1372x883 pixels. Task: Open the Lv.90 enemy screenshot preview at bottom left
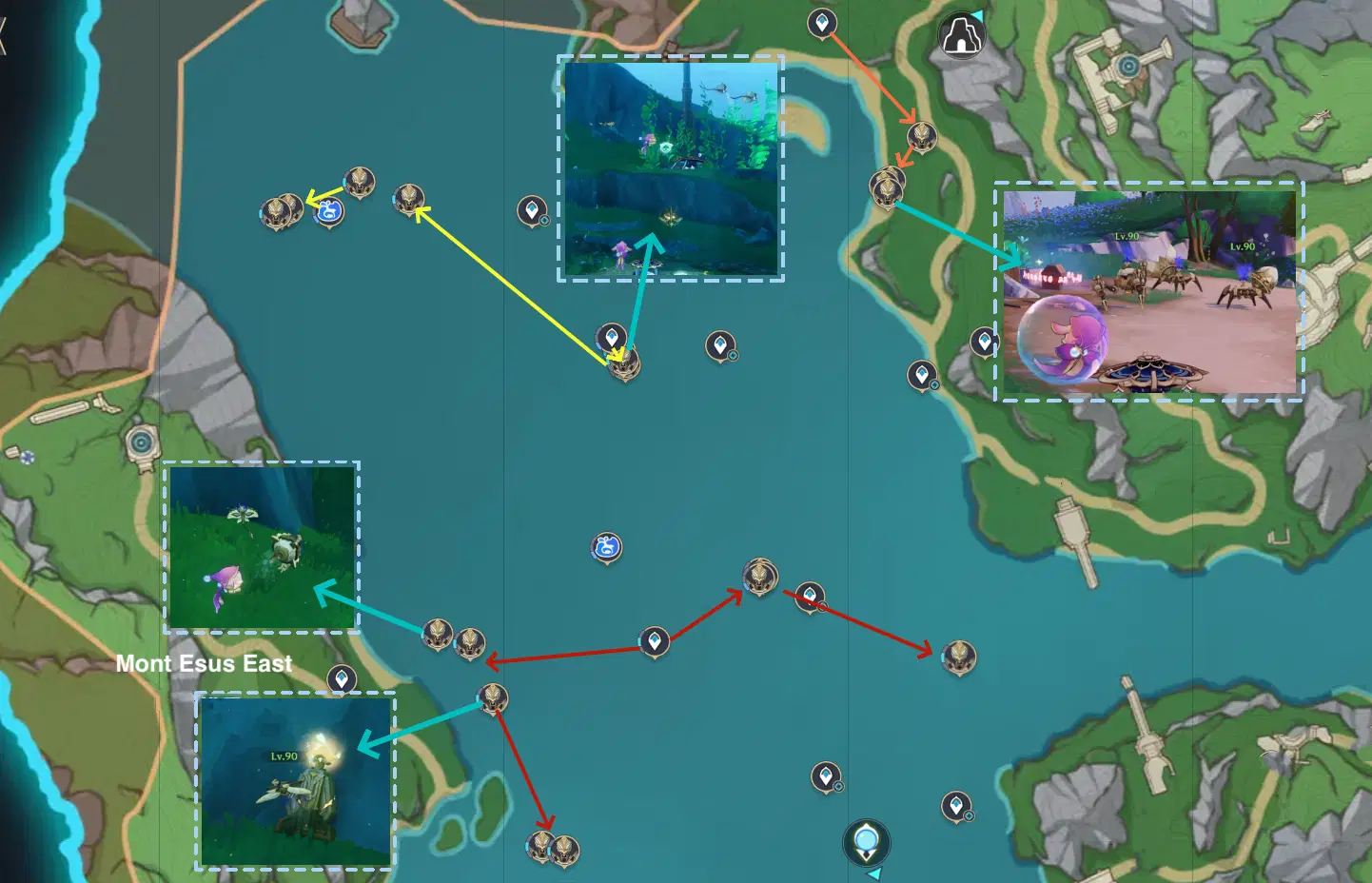295,780
